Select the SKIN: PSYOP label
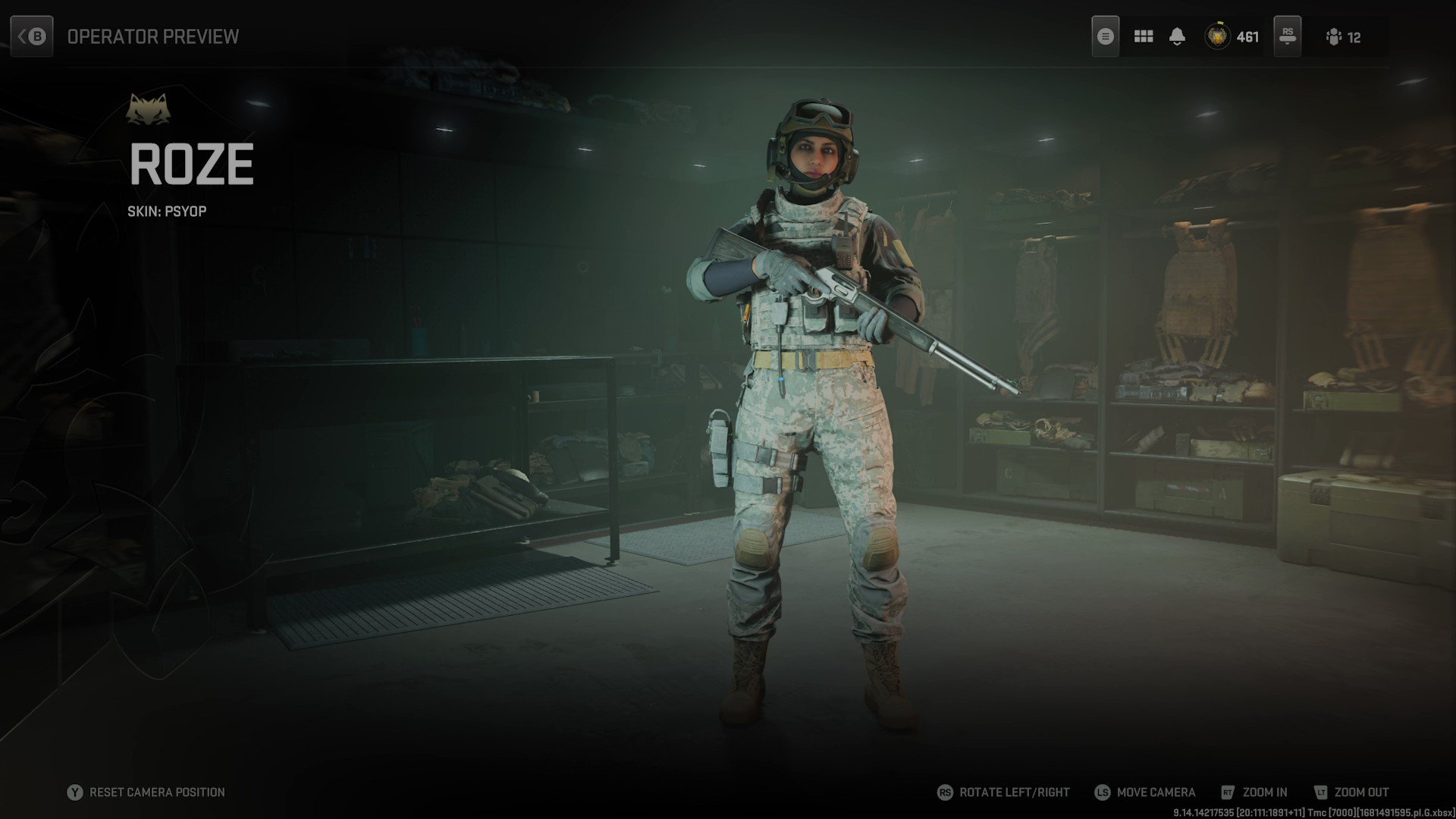Viewport: 1456px width, 819px height. tap(168, 211)
